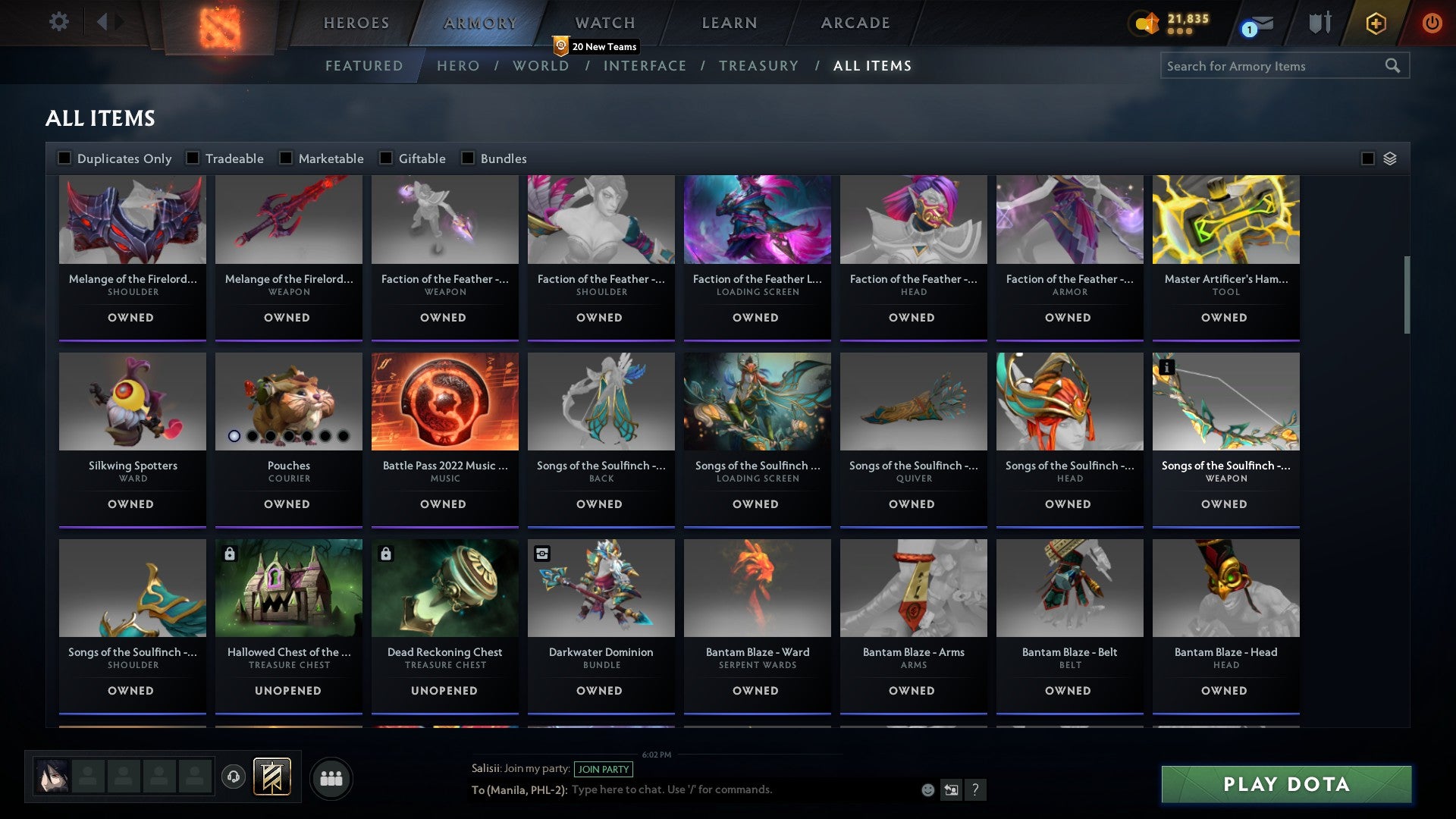Open the ARCADE menu section
The image size is (1456, 819).
tap(855, 22)
